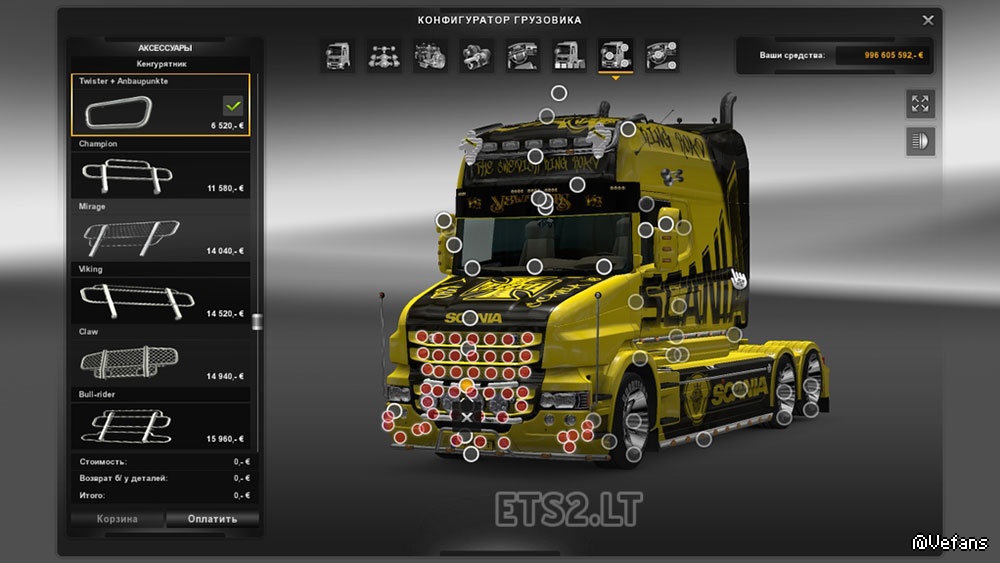
Task: Choose the Claw bull bar
Action: pyautogui.click(x=160, y=362)
